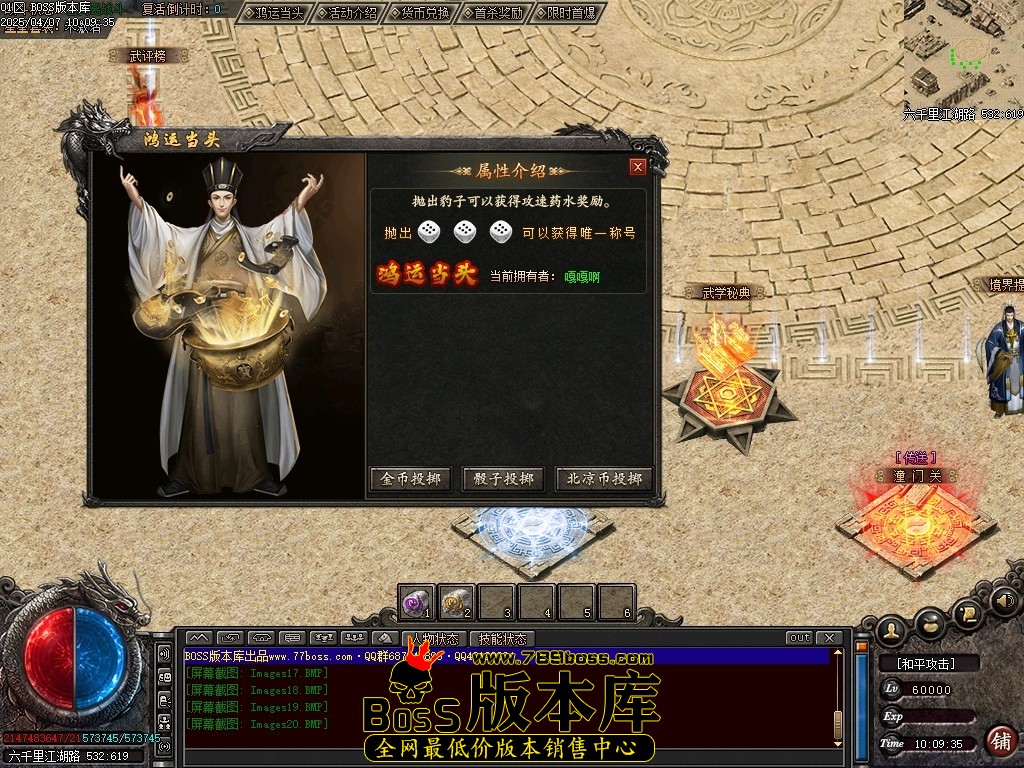Switch to the 人物状态 character status tab

[x=435, y=638]
